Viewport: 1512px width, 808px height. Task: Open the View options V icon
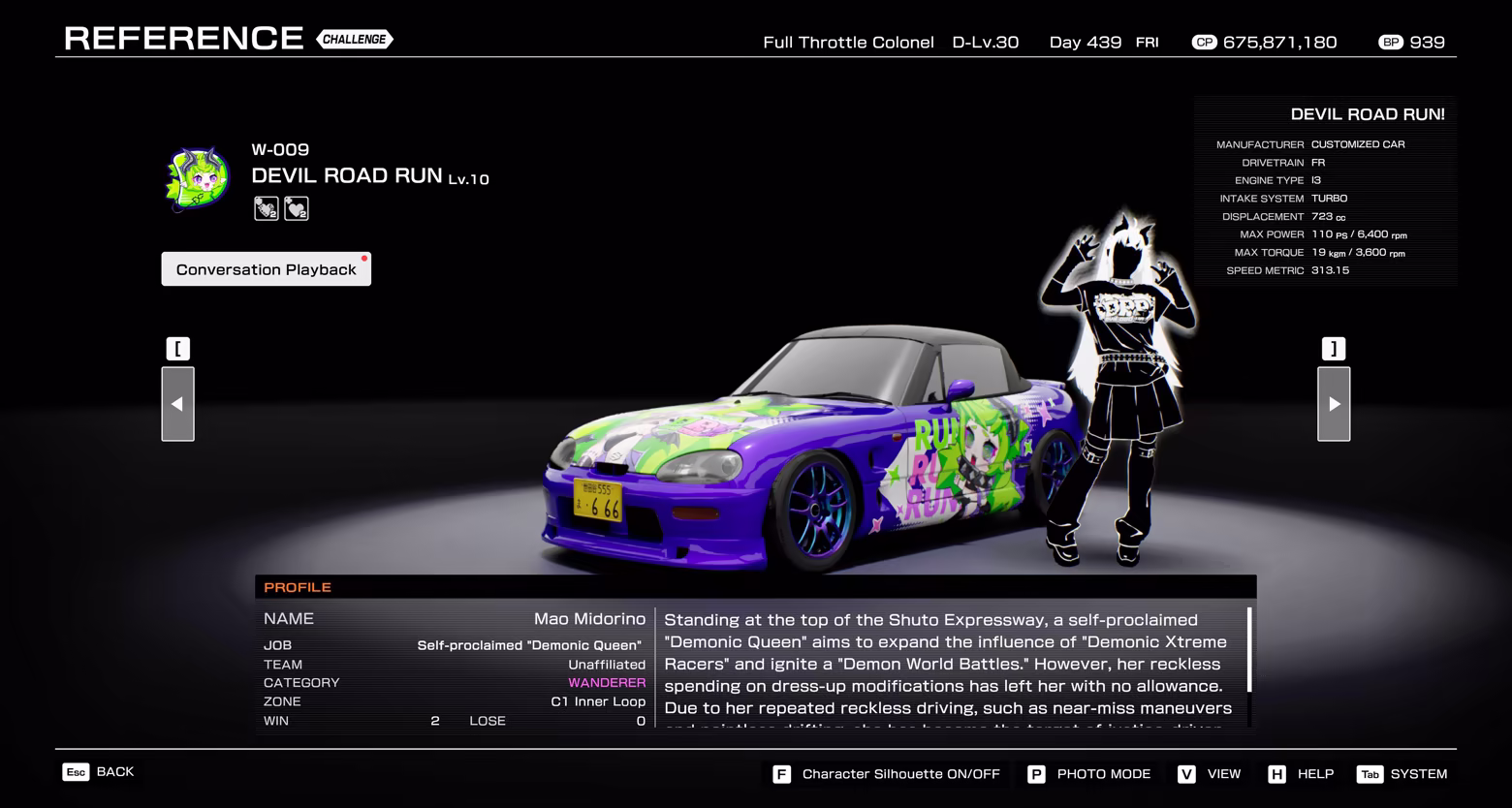(1184, 774)
